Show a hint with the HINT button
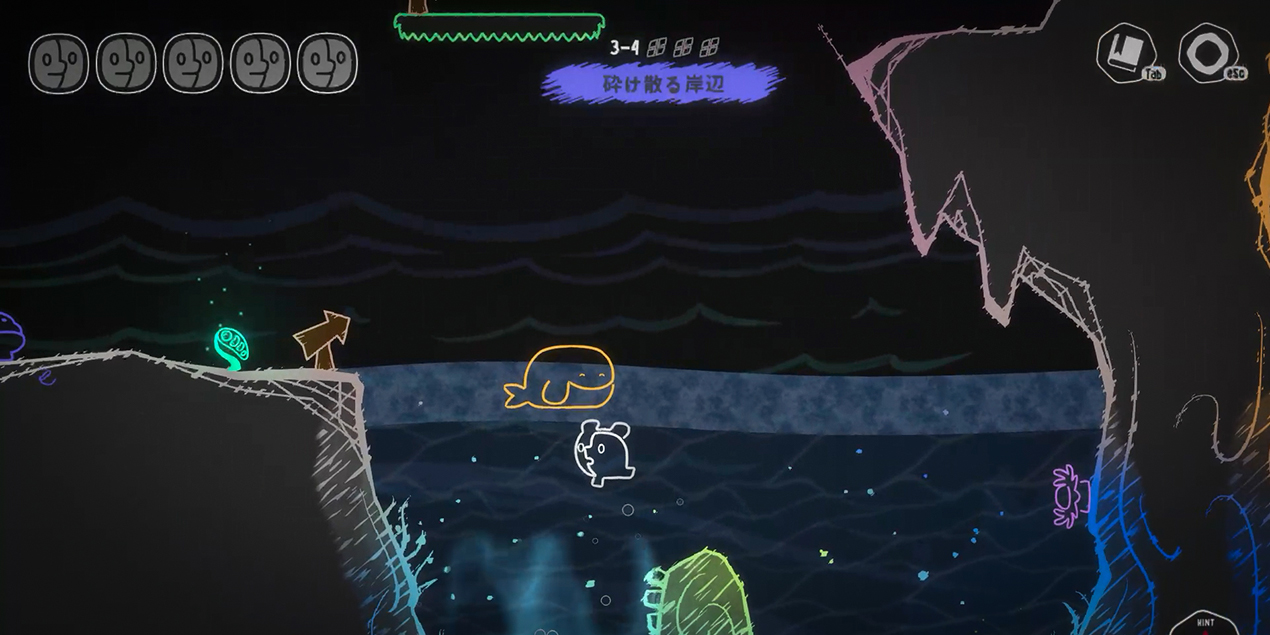1270x635 pixels. point(1205,624)
